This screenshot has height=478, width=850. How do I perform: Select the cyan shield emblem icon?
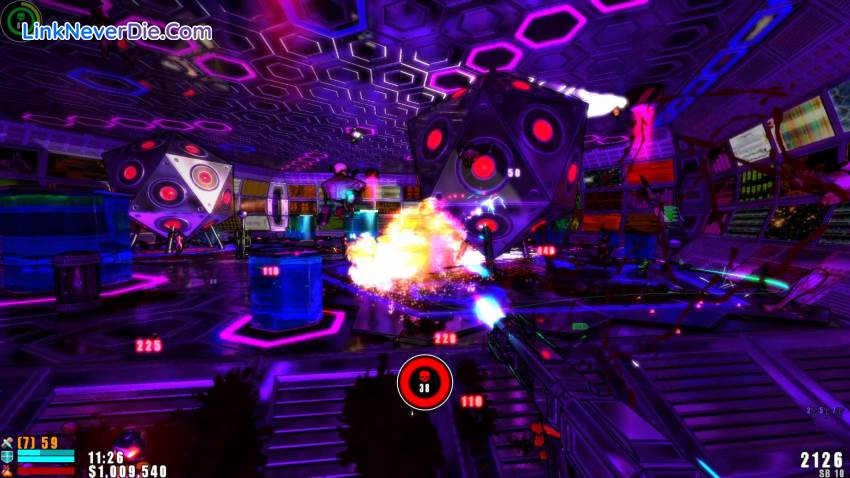pyautogui.click(x=8, y=455)
